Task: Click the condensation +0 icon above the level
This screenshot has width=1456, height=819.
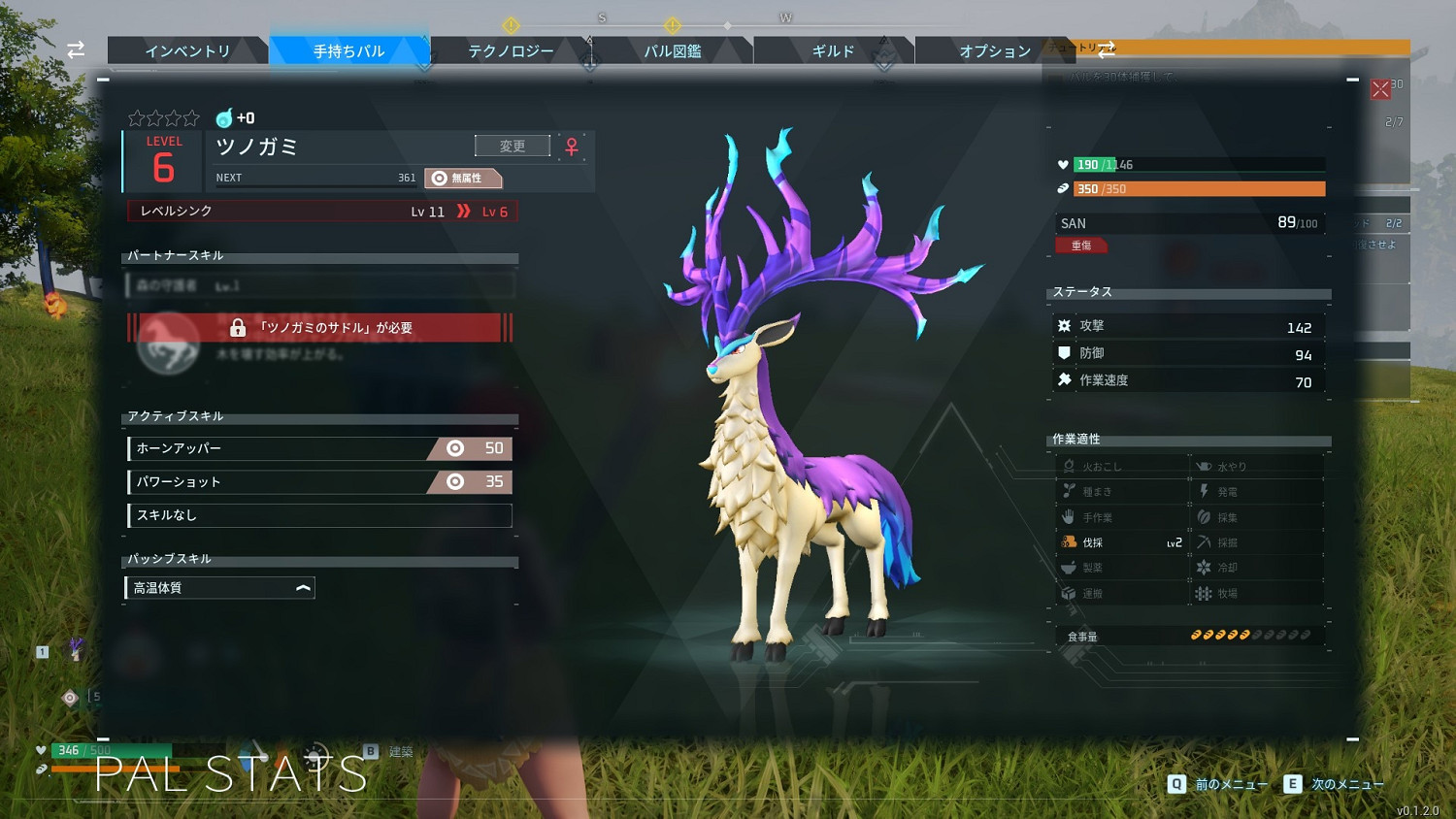Action: 223,117
